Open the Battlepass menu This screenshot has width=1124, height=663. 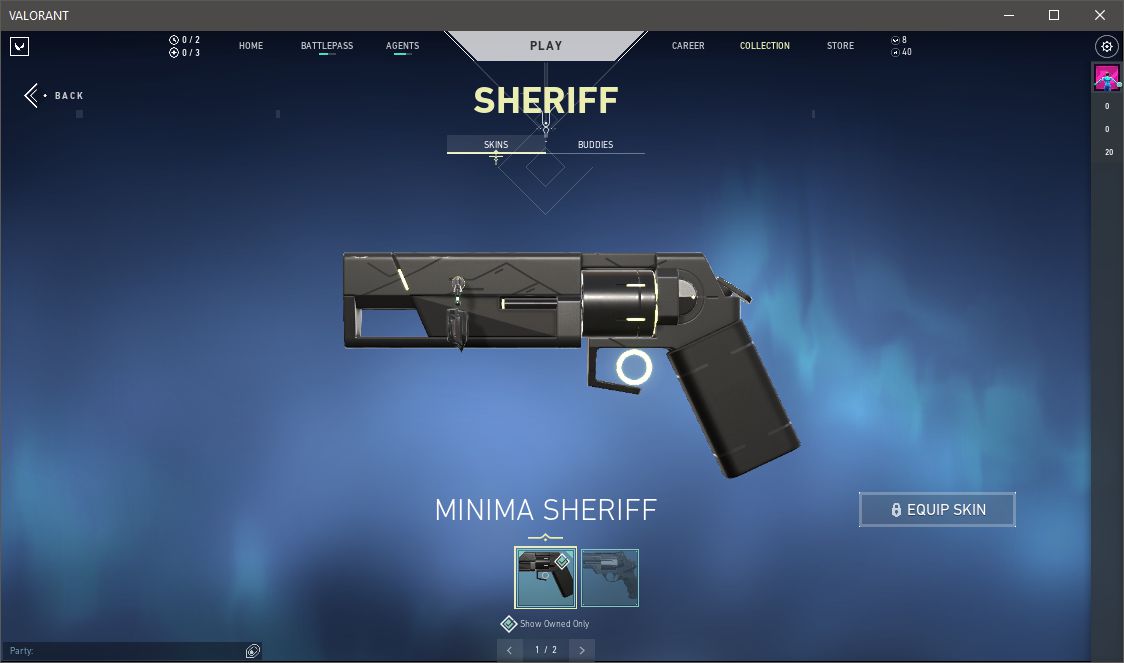(327, 46)
